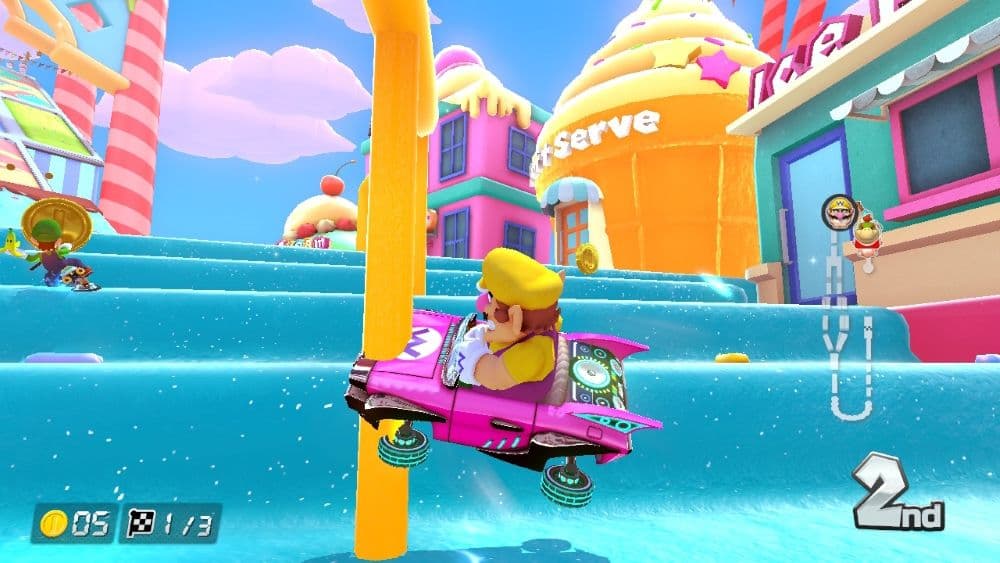The image size is (1000, 563).
Task: Click the gold coin counter icon
Action: pos(51,523)
